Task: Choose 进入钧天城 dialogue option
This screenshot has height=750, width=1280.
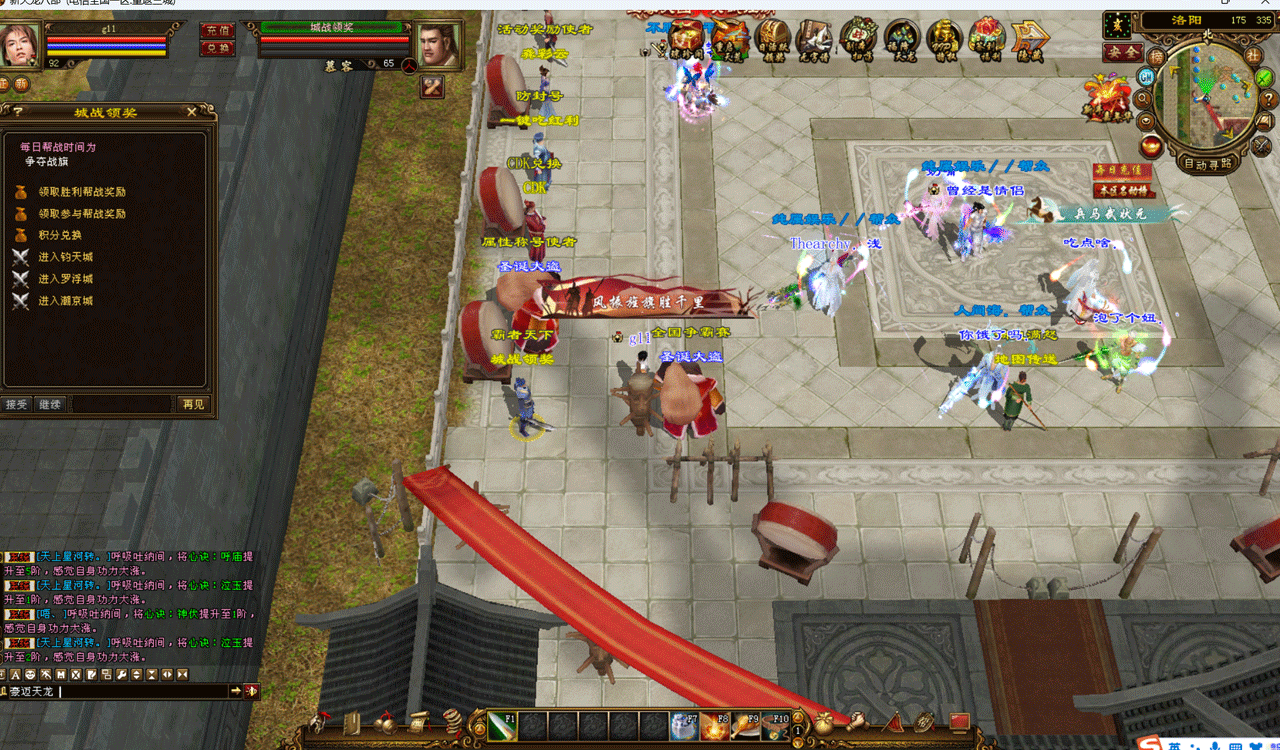Action: [x=65, y=257]
